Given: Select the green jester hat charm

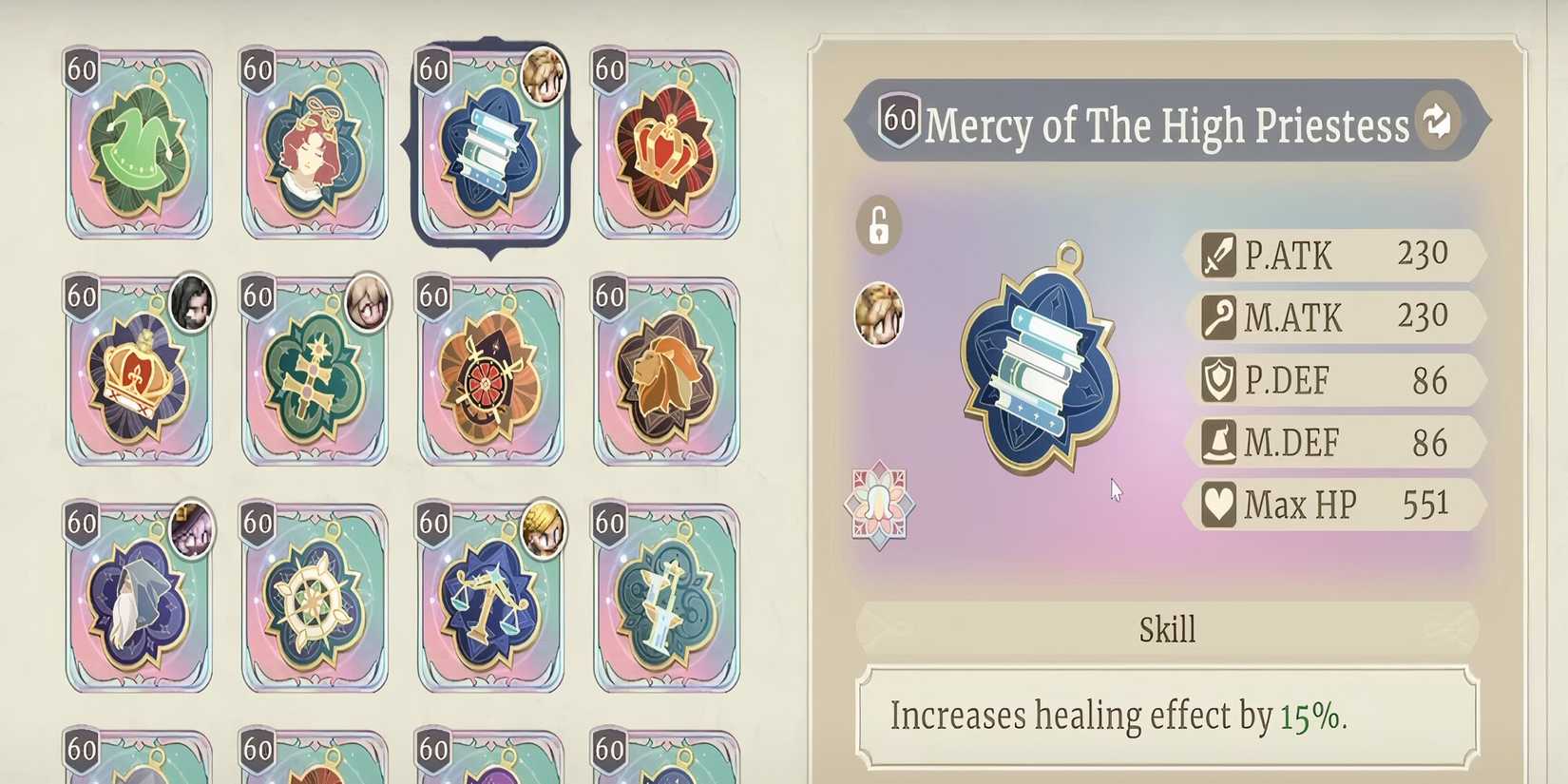Looking at the screenshot, I should click(138, 152).
